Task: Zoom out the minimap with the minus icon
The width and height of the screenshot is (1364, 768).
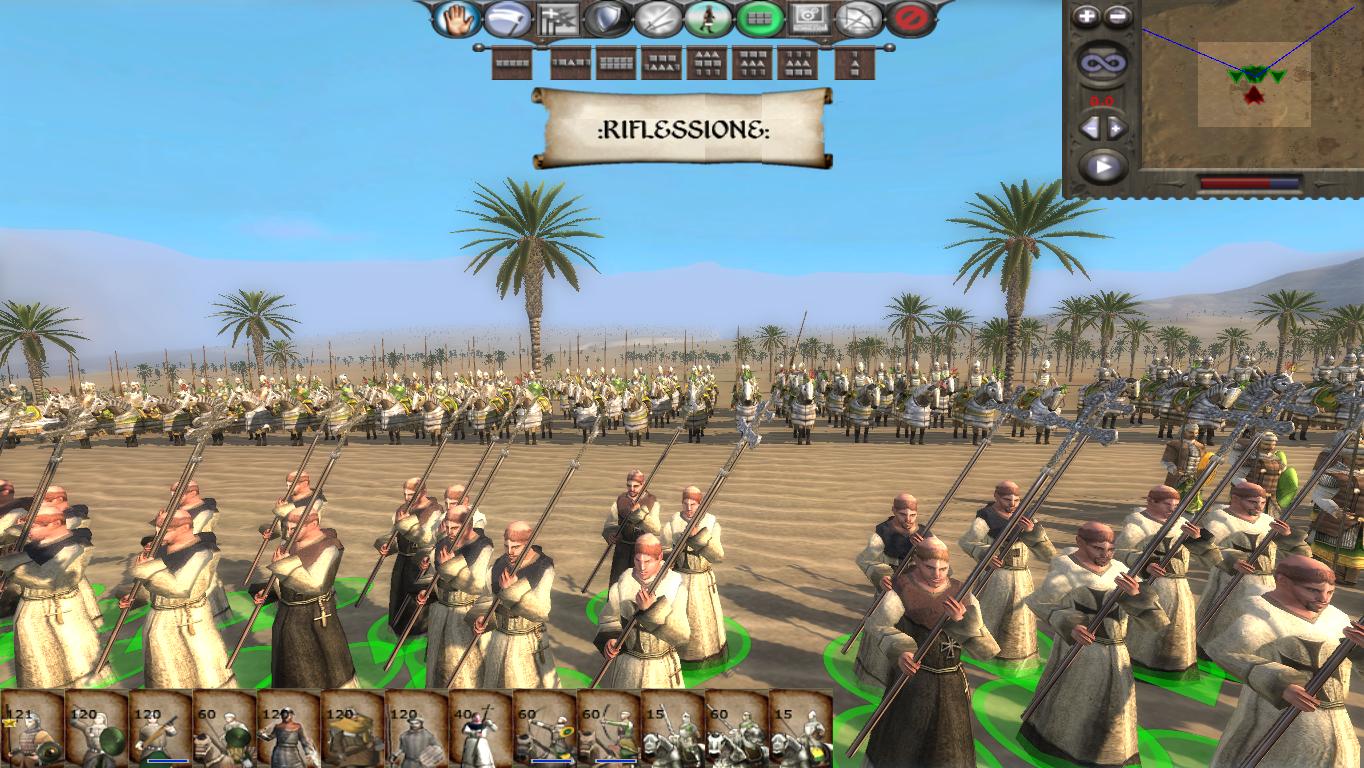Action: click(1116, 14)
